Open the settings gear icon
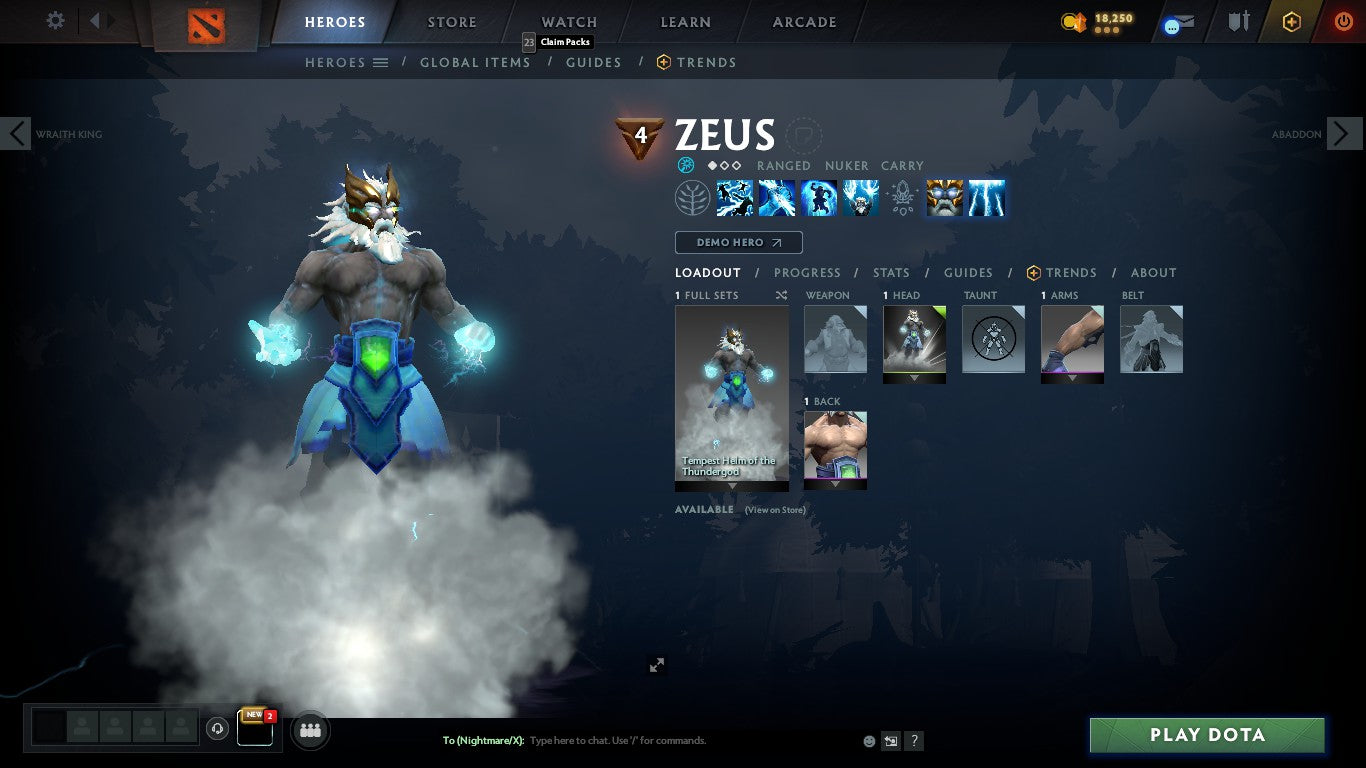 pyautogui.click(x=55, y=20)
